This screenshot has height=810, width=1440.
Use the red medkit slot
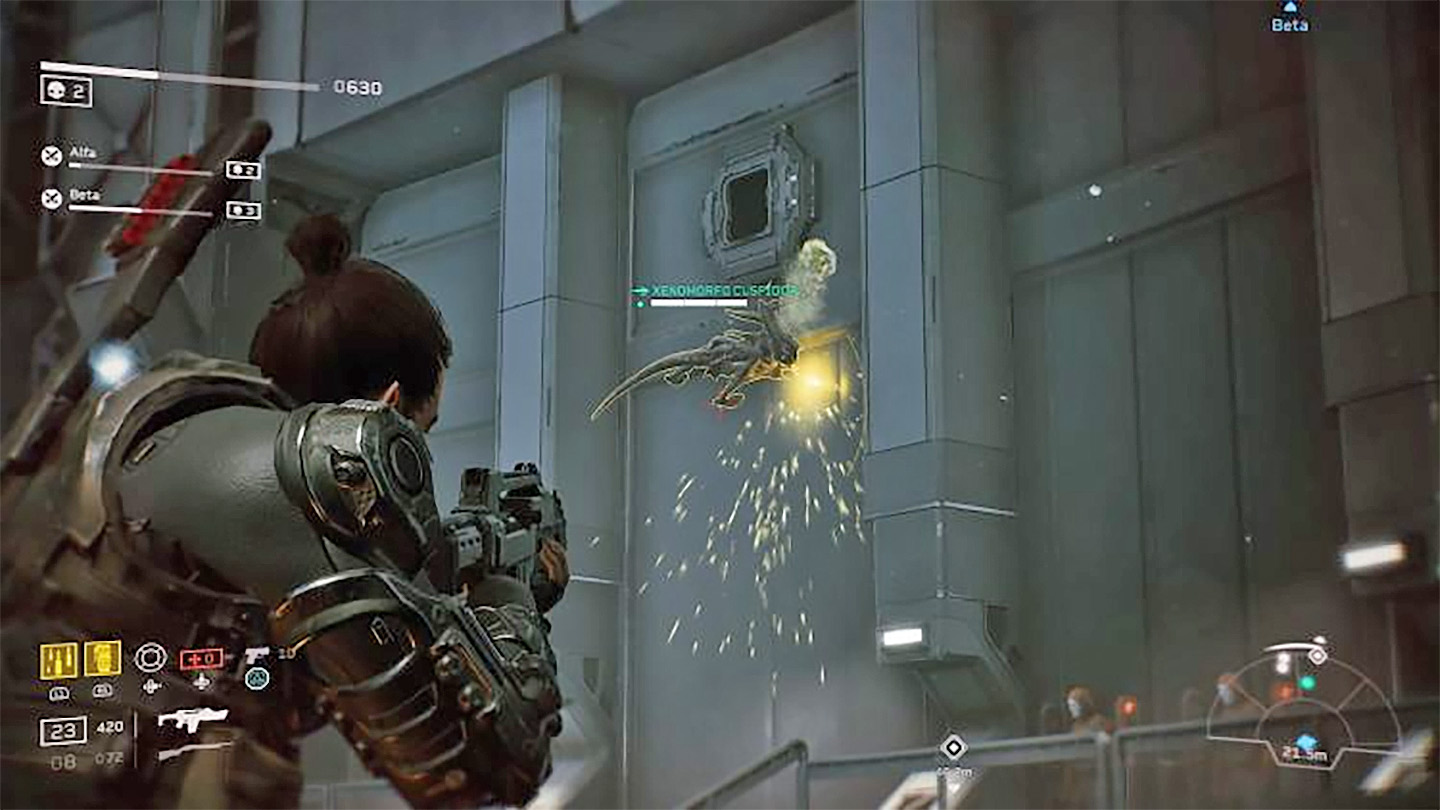click(201, 659)
